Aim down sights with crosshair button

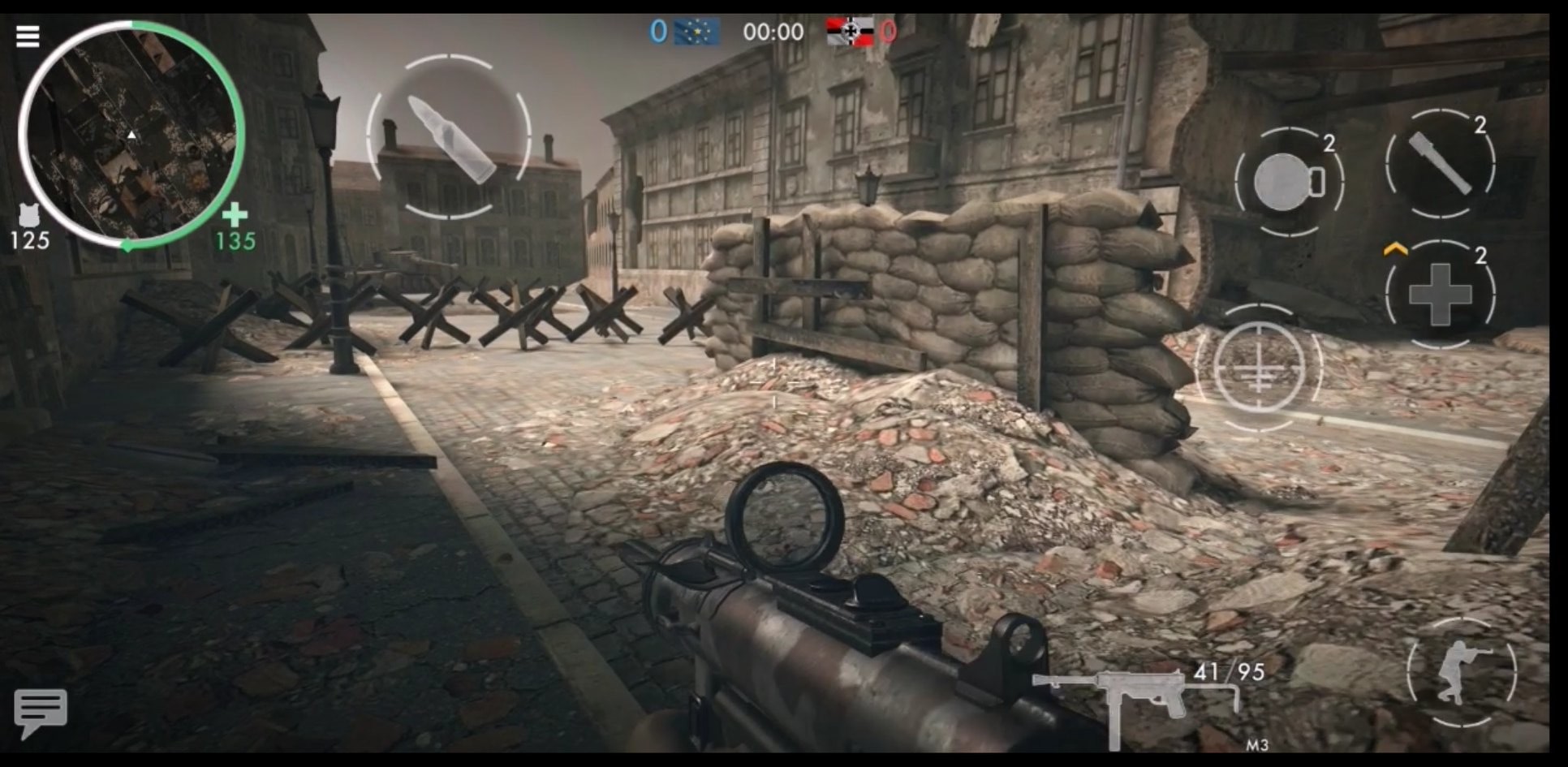[x=1258, y=368]
